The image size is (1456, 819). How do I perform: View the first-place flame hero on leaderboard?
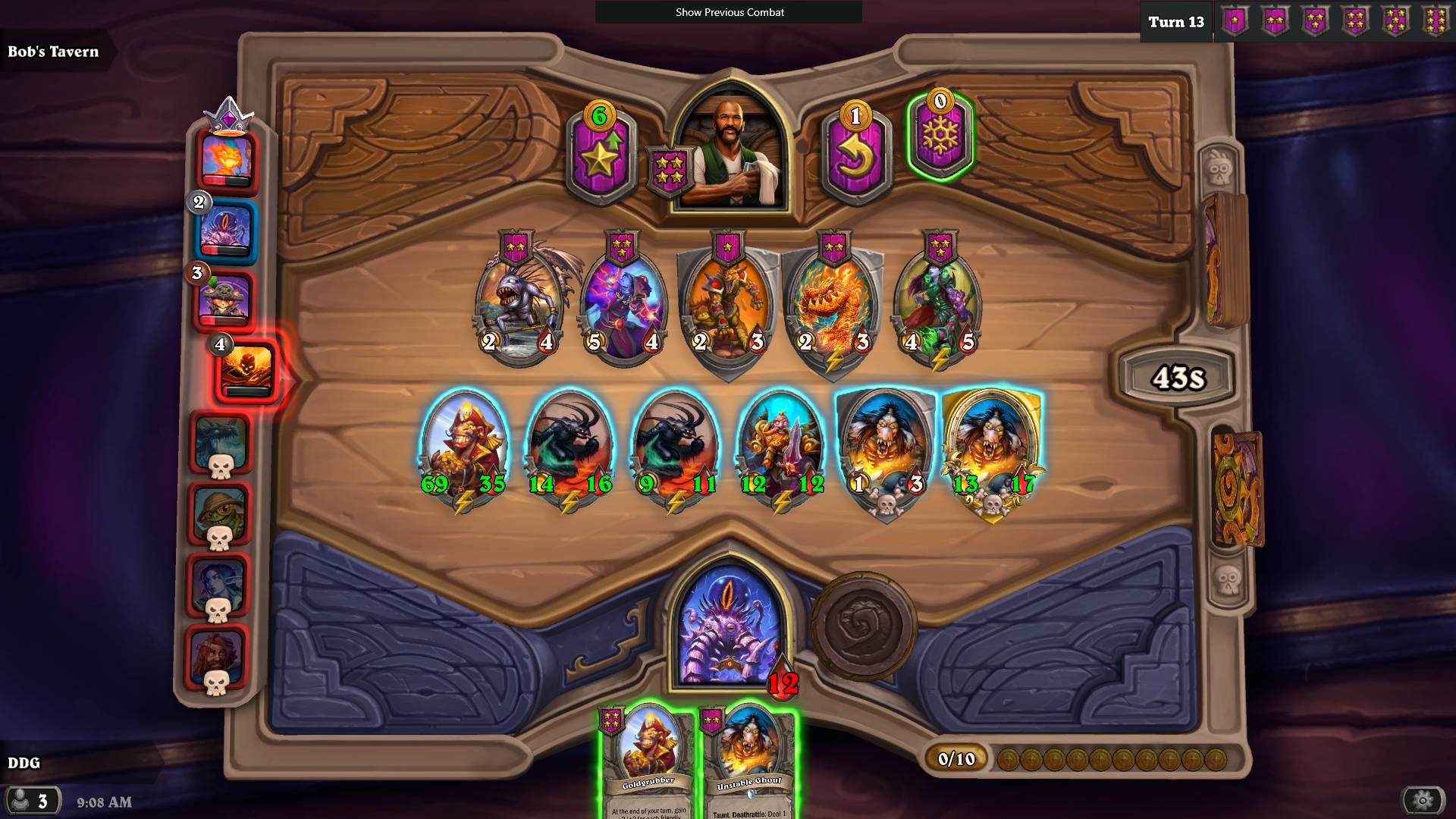[227, 159]
